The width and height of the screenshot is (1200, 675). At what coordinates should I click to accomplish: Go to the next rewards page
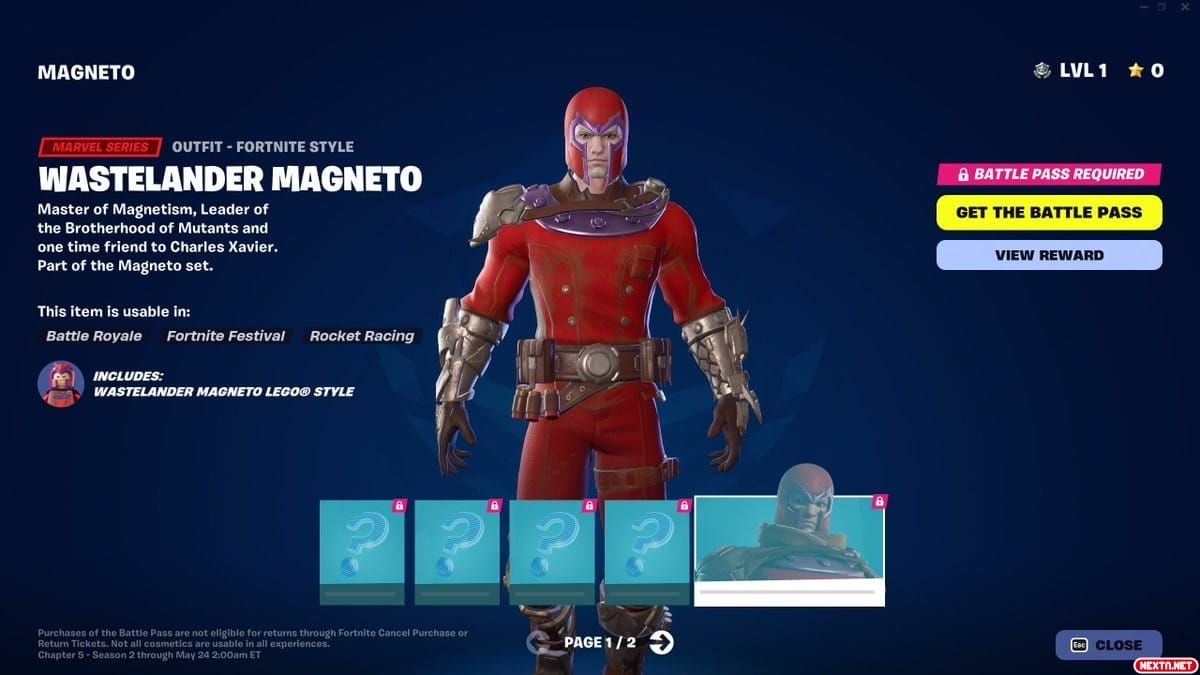point(661,642)
